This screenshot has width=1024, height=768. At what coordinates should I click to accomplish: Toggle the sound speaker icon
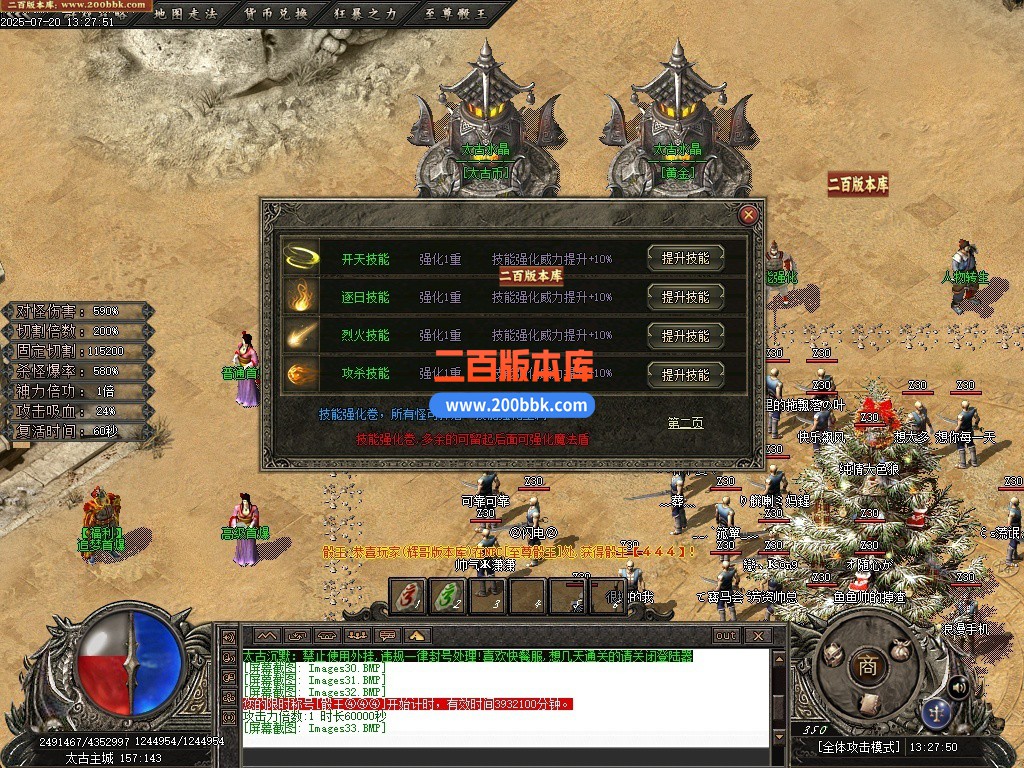(957, 686)
